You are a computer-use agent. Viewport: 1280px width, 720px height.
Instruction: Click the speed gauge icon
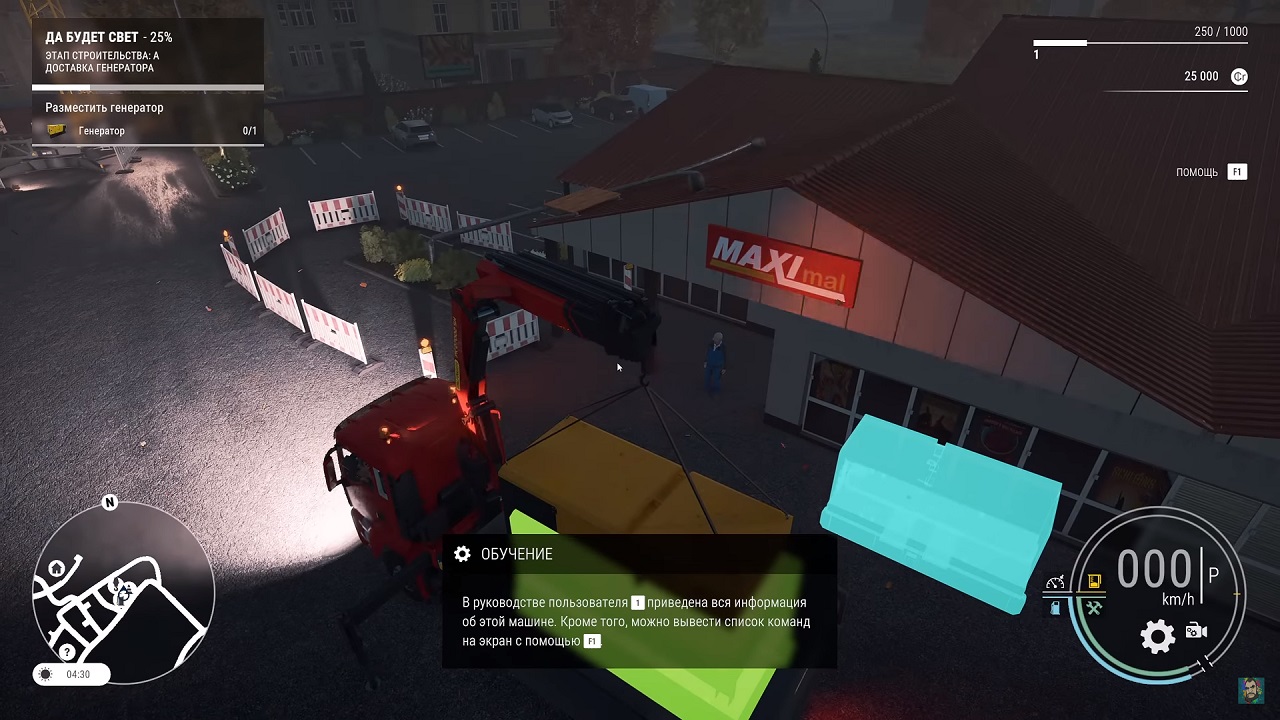1056,582
